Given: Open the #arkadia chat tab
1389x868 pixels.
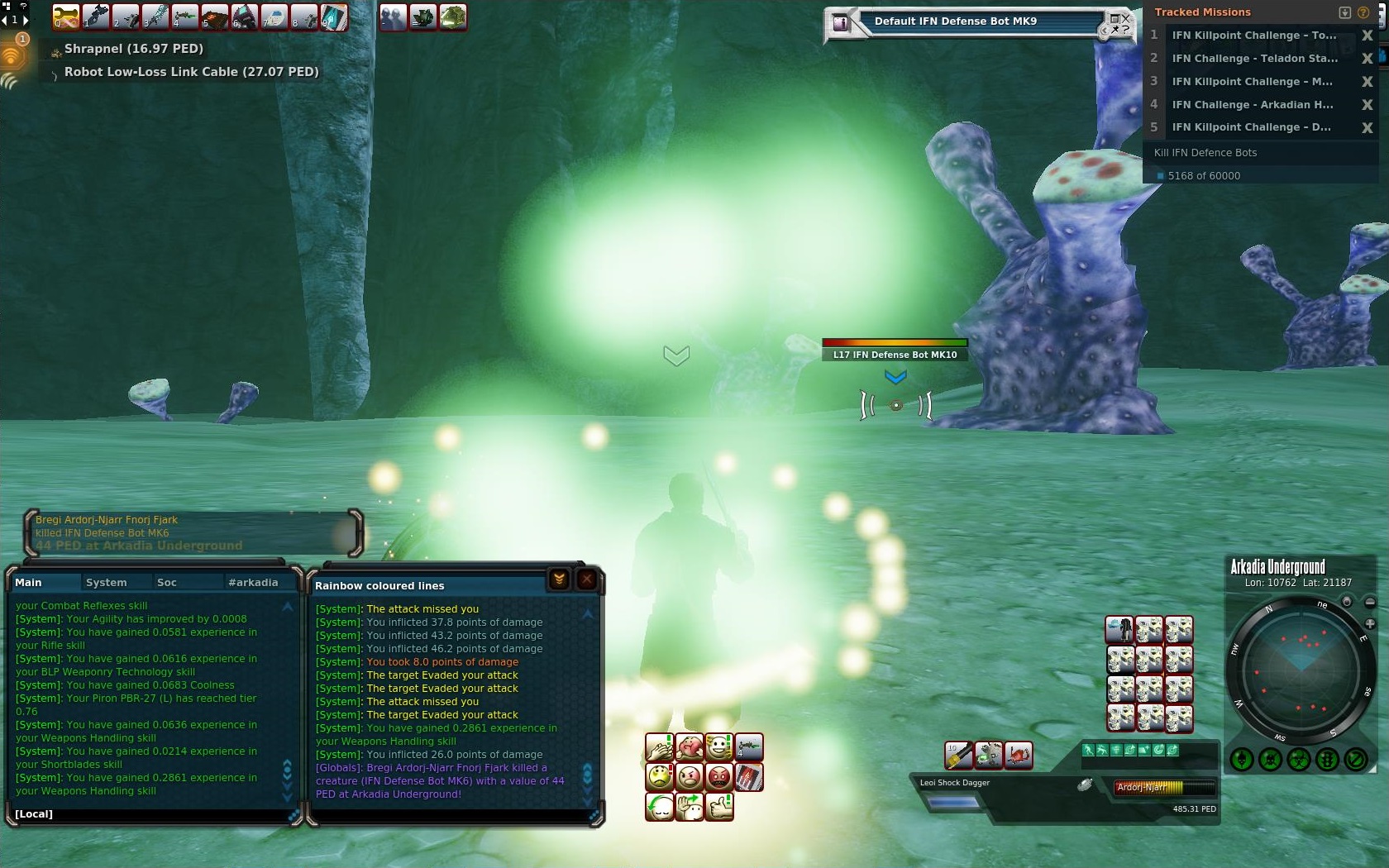Looking at the screenshot, I should [x=253, y=582].
